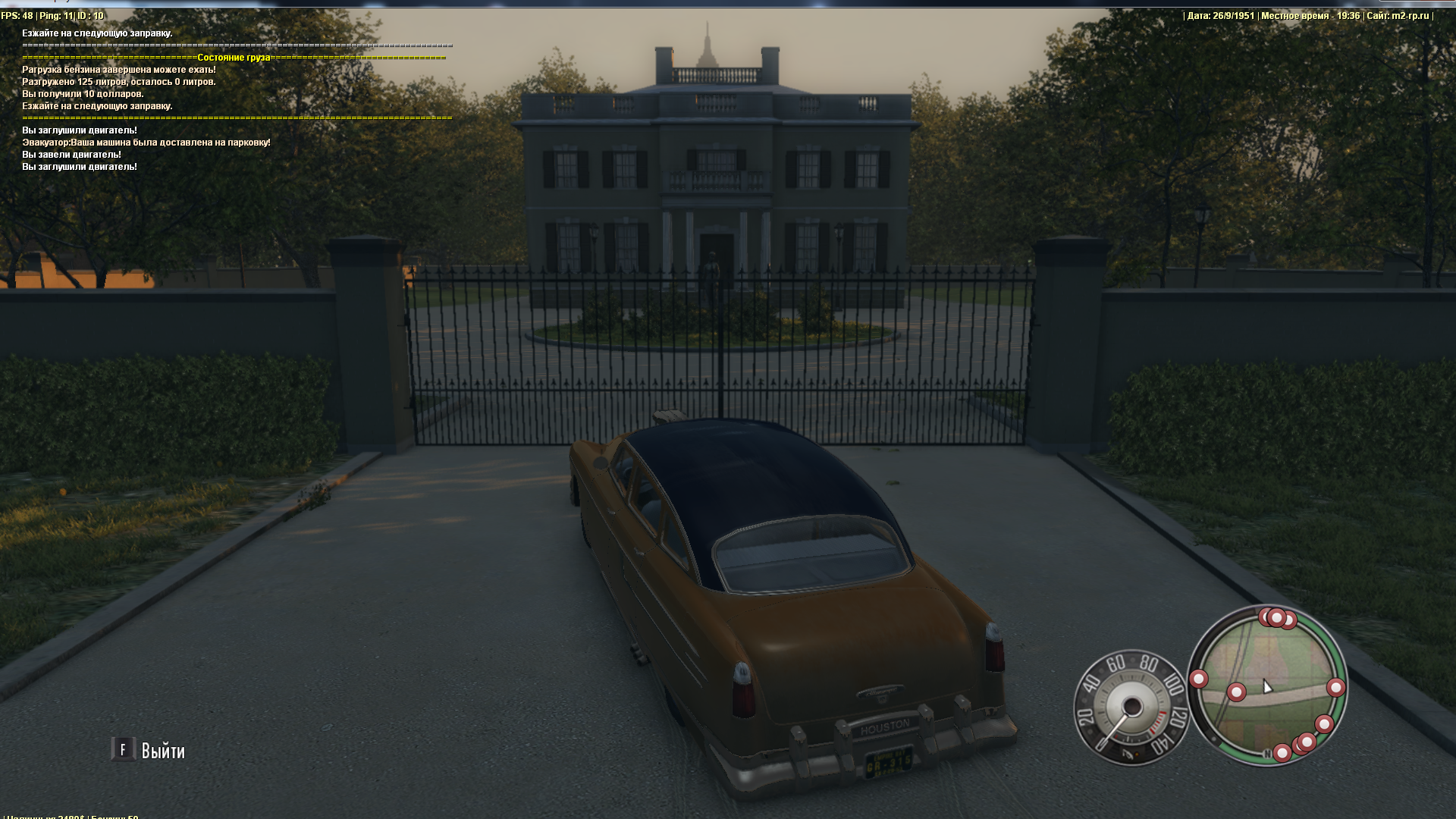Select the player arrow on the minimap
Screen dimensions: 1456x819
tap(1267, 686)
